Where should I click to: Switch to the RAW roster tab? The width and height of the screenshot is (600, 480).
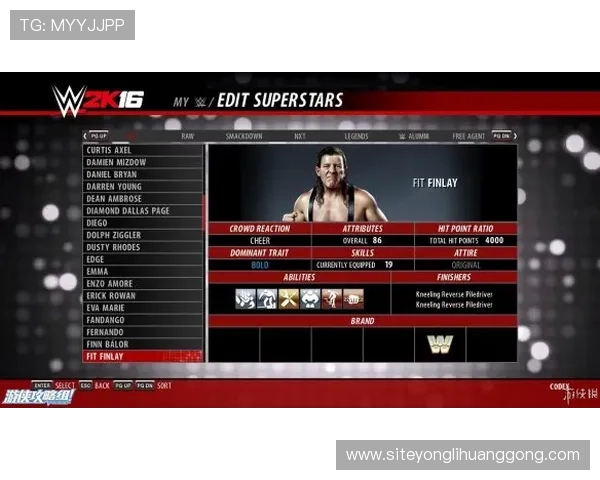pyautogui.click(x=188, y=136)
